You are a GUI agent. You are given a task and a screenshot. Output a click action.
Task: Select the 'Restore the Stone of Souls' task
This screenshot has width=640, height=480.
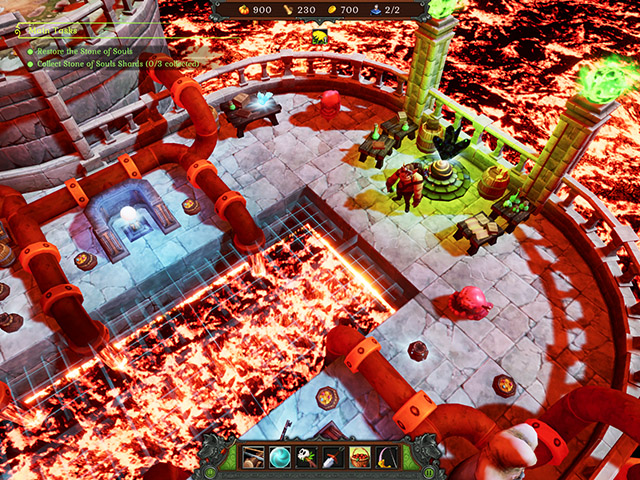[97, 50]
